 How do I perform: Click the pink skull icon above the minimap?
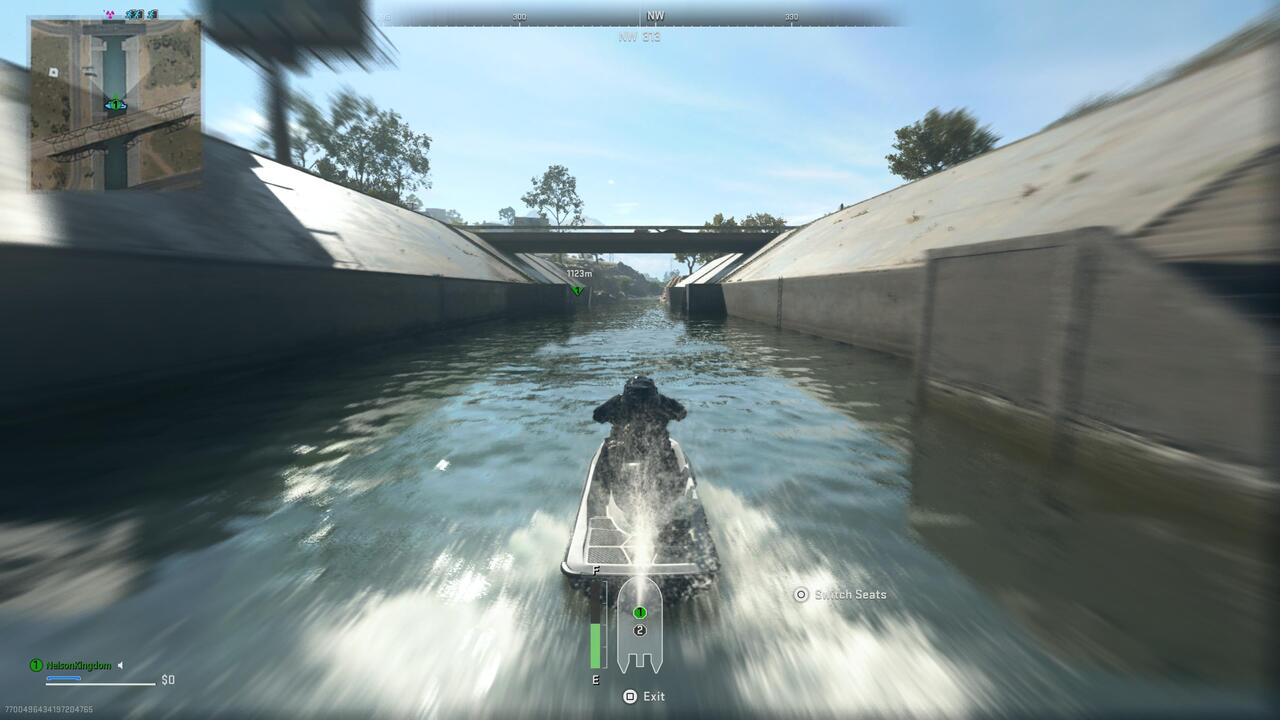pos(110,13)
